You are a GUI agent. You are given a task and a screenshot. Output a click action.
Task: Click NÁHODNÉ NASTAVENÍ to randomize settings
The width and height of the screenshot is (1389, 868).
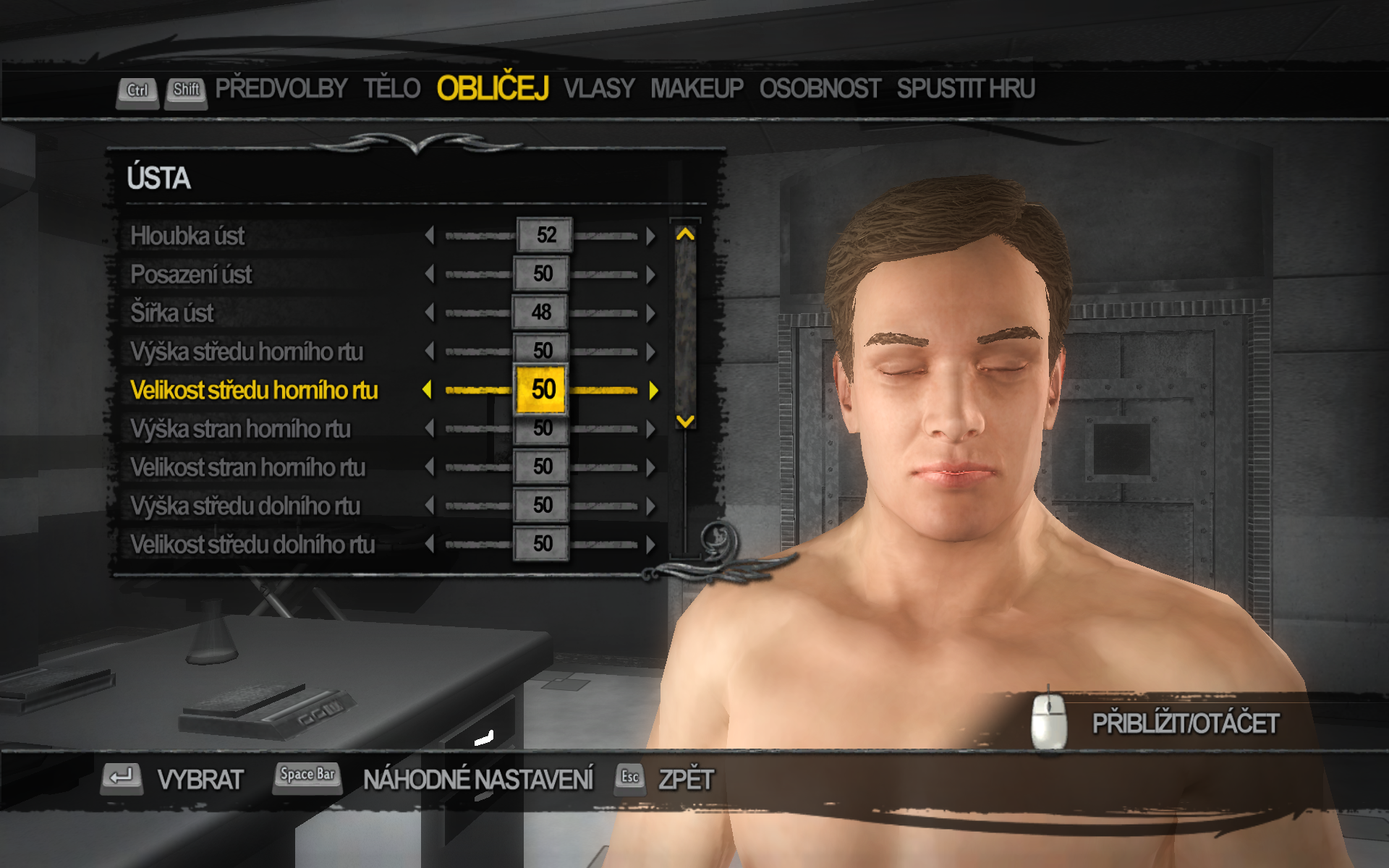(x=477, y=780)
